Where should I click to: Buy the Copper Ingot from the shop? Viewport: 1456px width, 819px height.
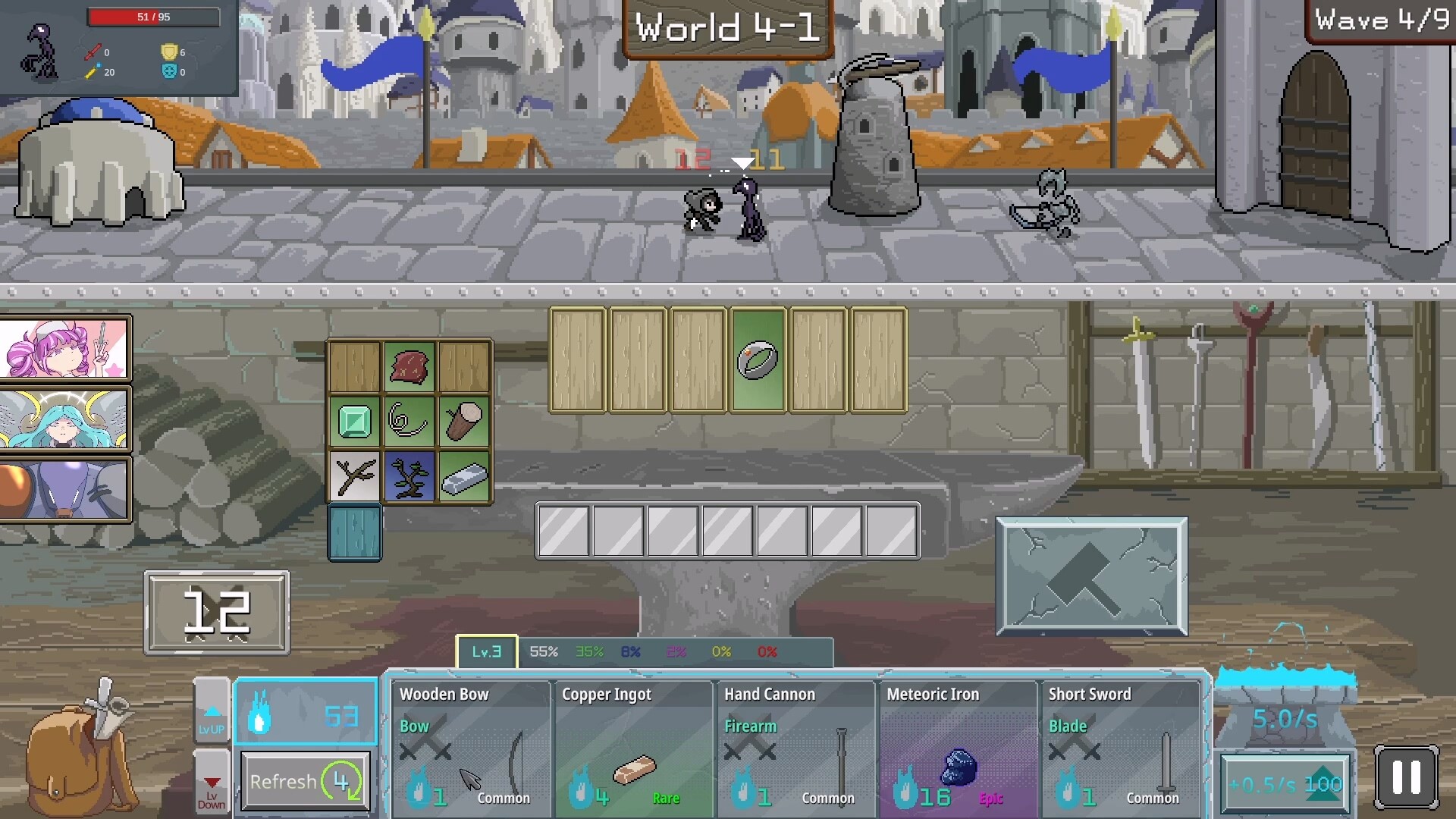click(633, 747)
